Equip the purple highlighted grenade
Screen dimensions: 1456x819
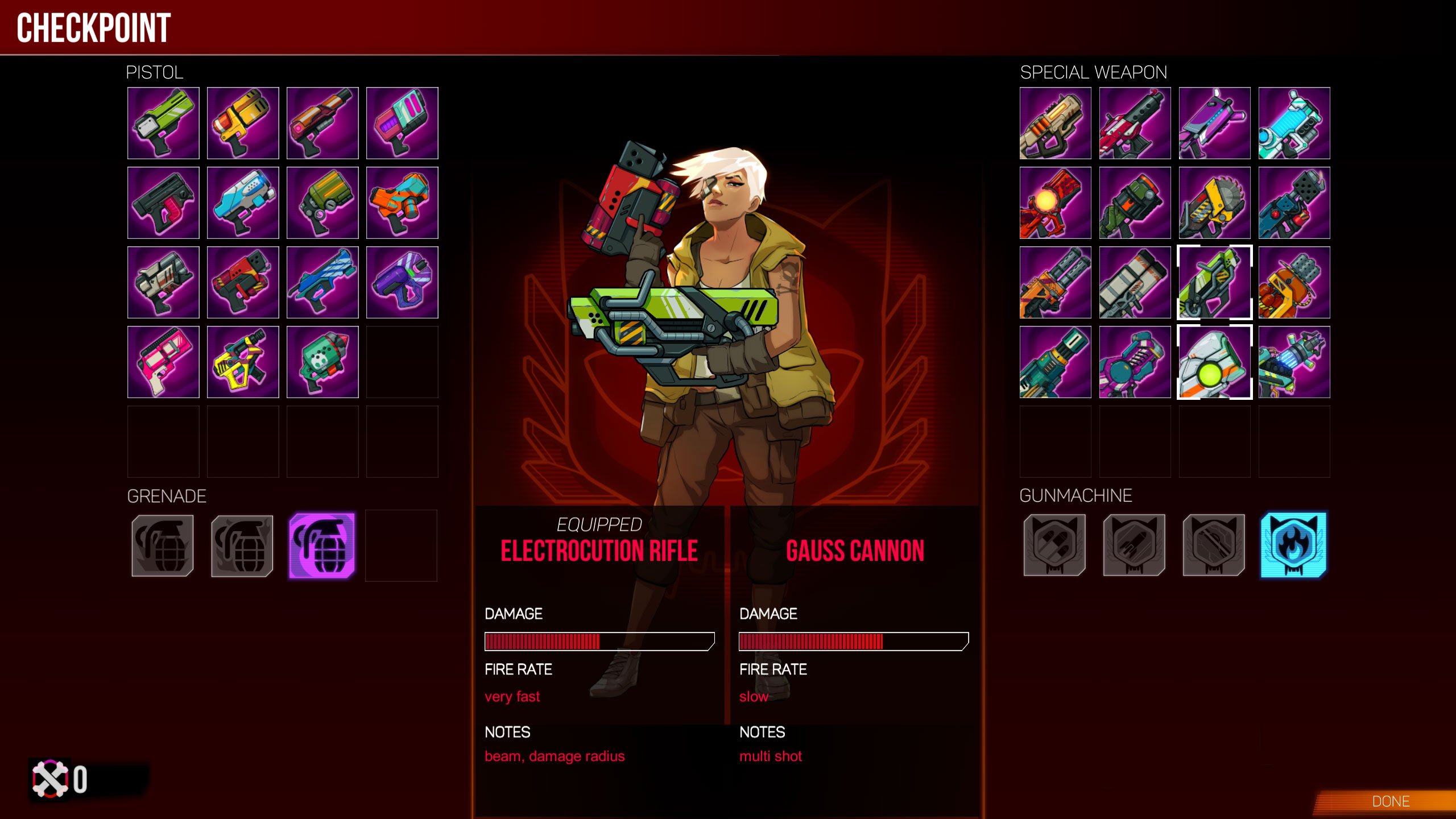[x=322, y=545]
